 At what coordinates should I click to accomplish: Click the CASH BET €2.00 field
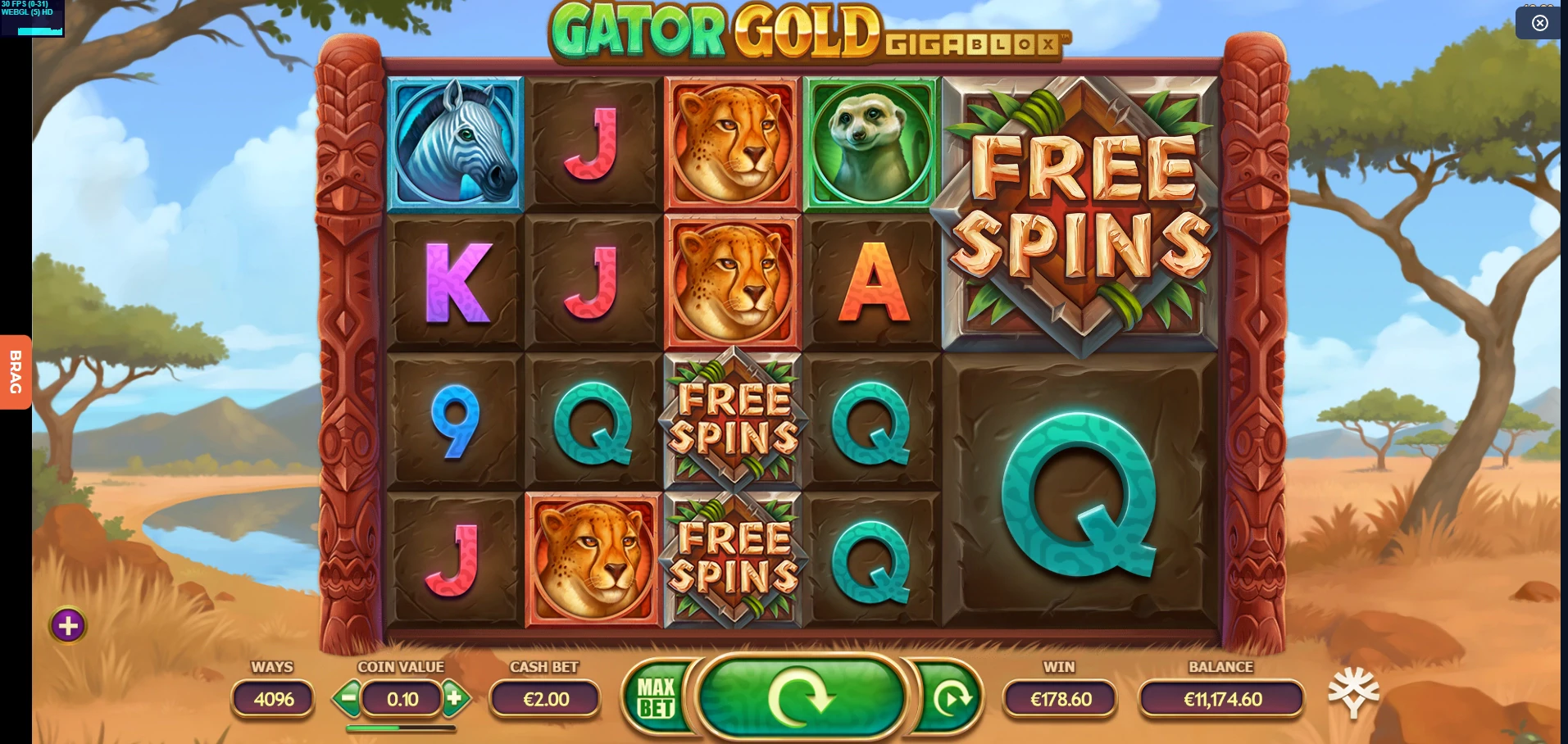tap(544, 699)
